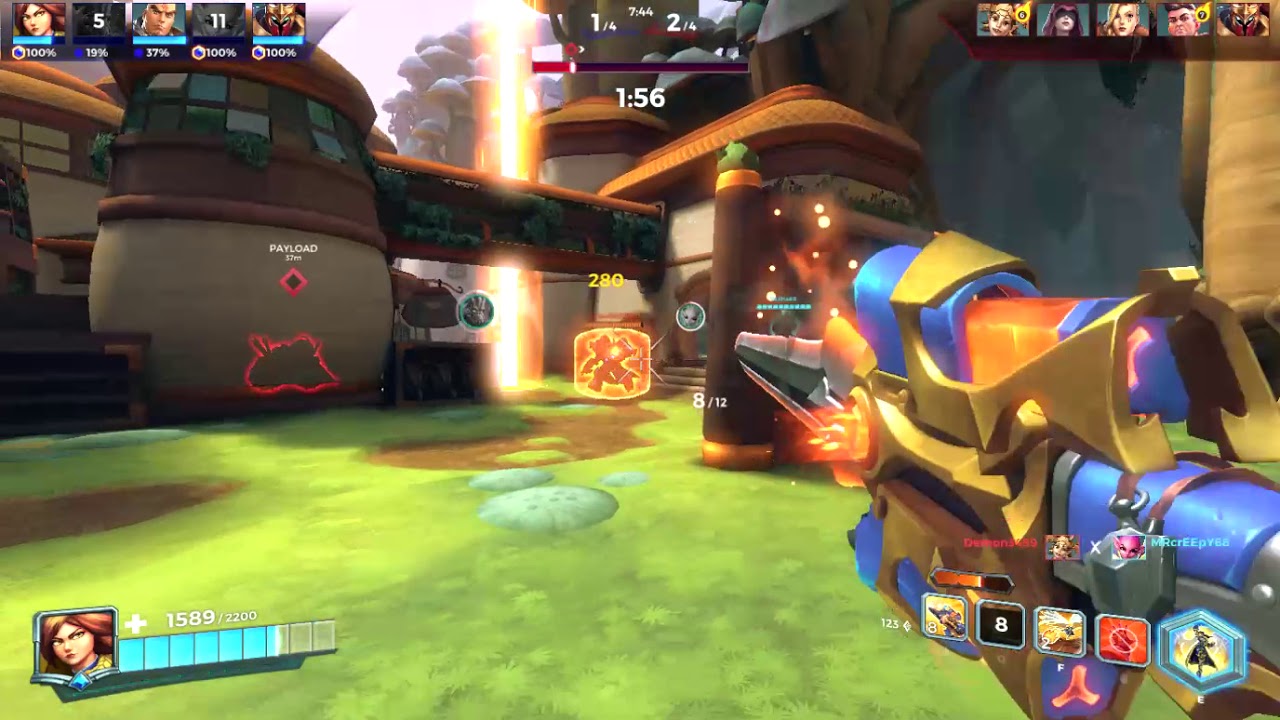Click the pink champion icon in the kill feed
Viewport: 1280px width, 720px height.
(x=1129, y=547)
